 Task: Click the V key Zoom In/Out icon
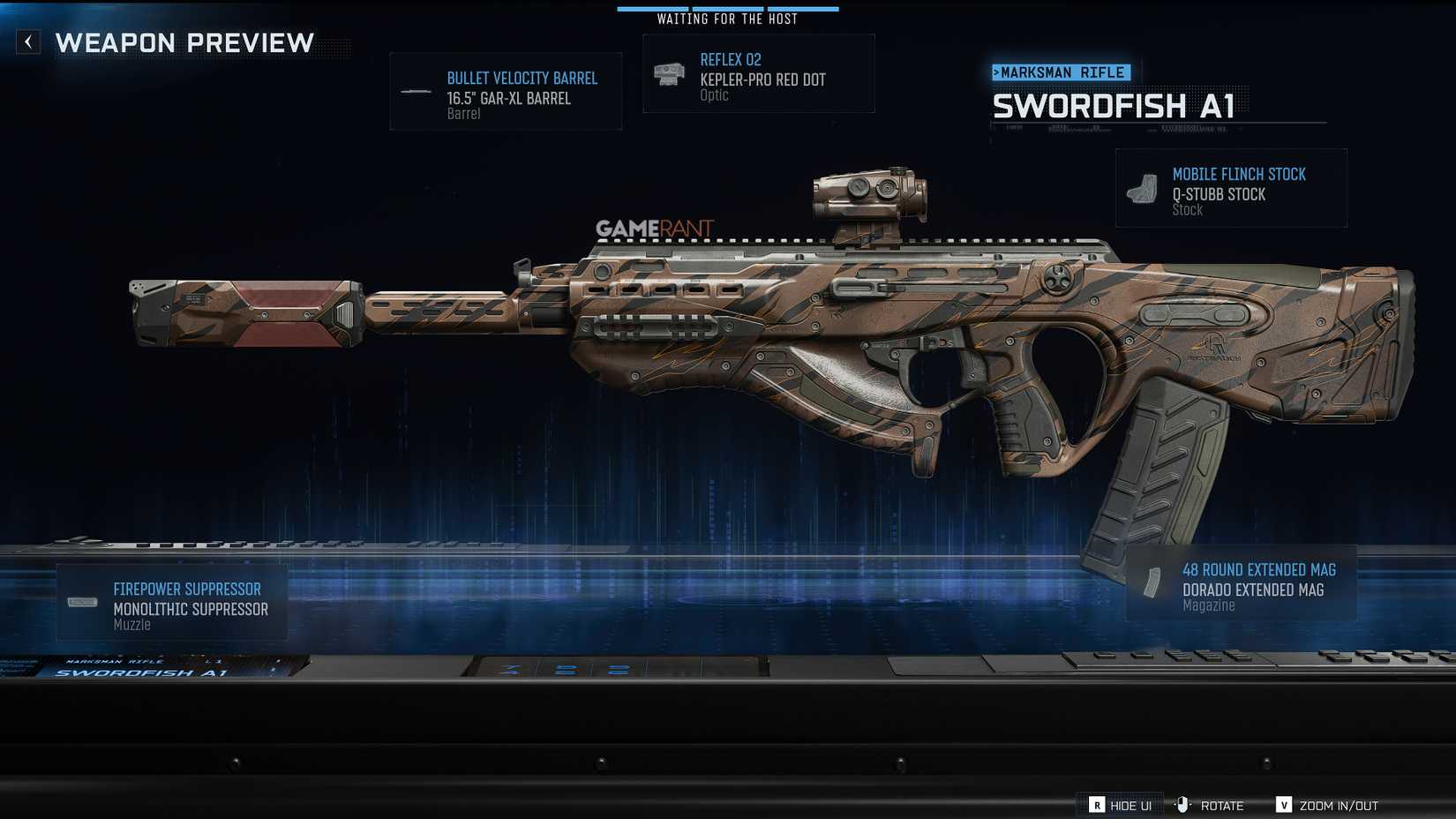tap(1282, 805)
